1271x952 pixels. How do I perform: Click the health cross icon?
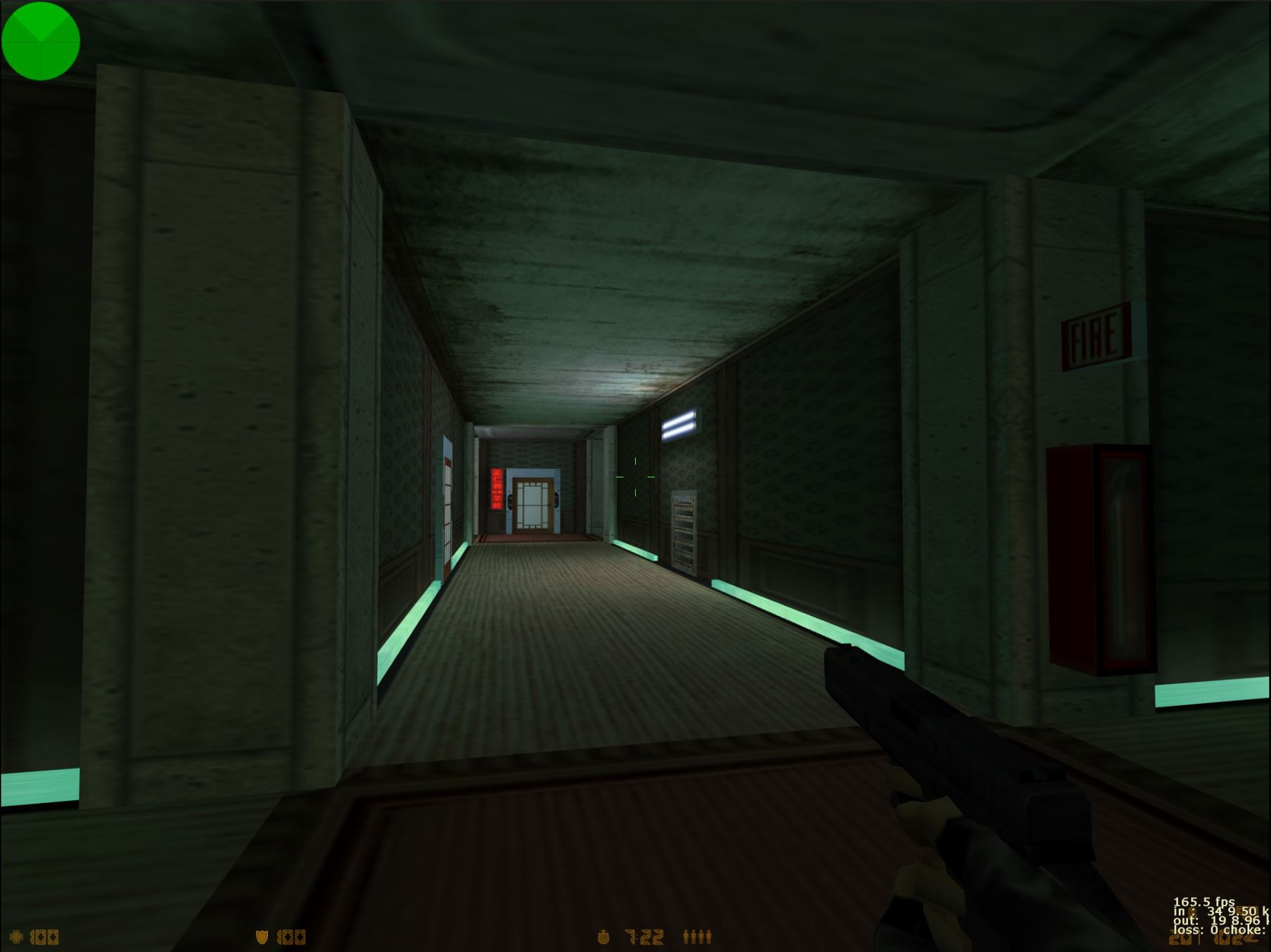click(x=15, y=936)
